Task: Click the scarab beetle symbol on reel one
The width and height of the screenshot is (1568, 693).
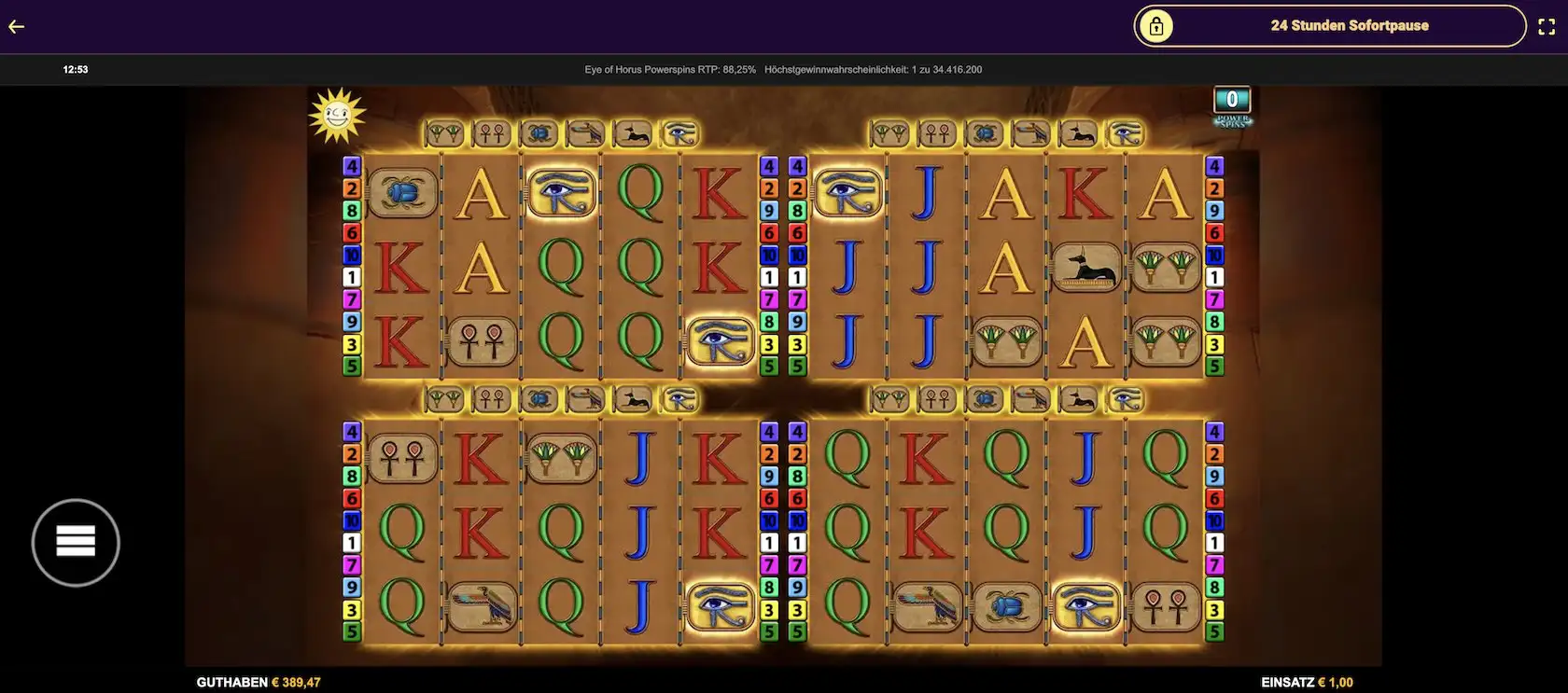Action: (401, 193)
